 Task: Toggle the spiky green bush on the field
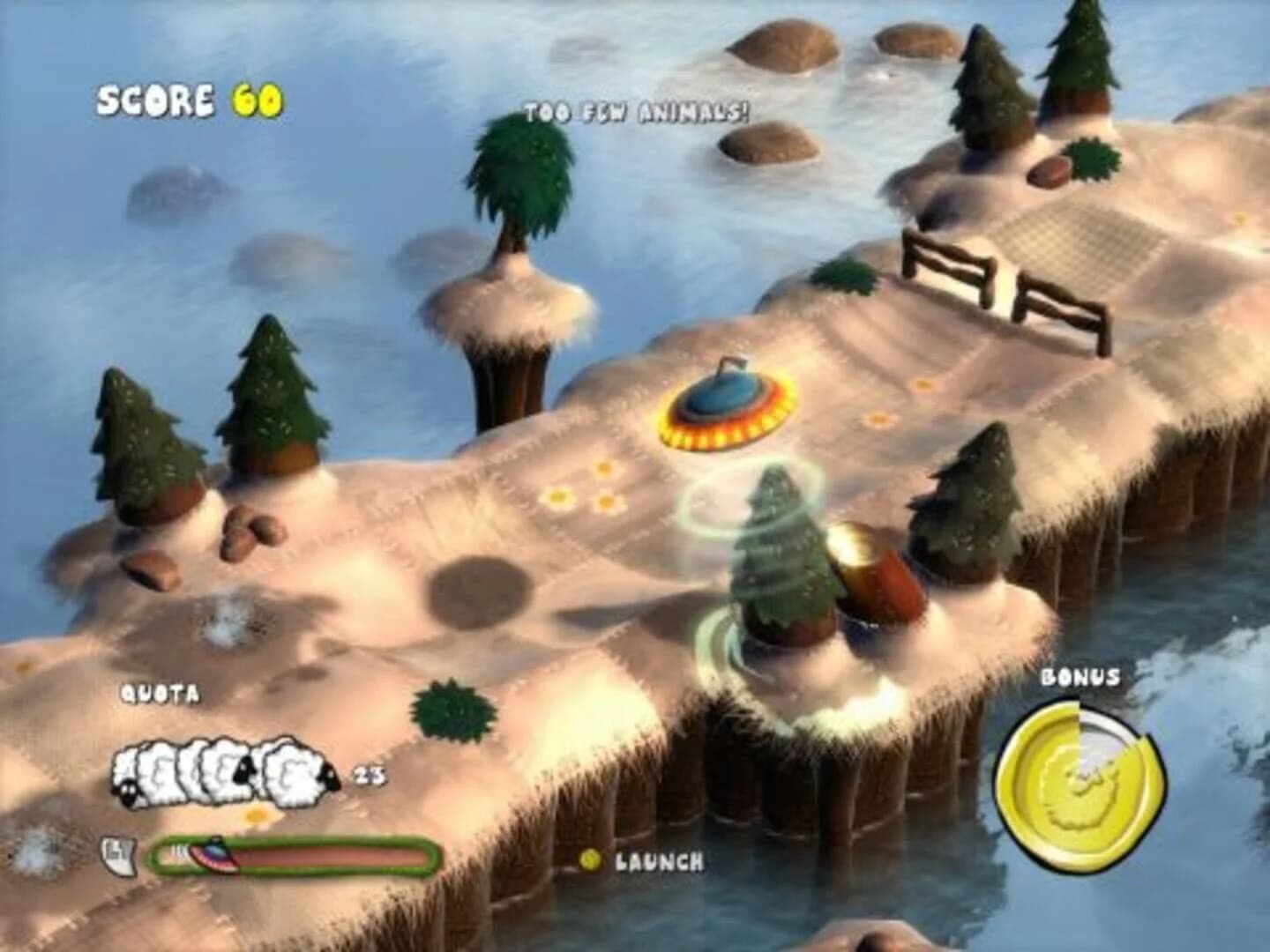452,710
